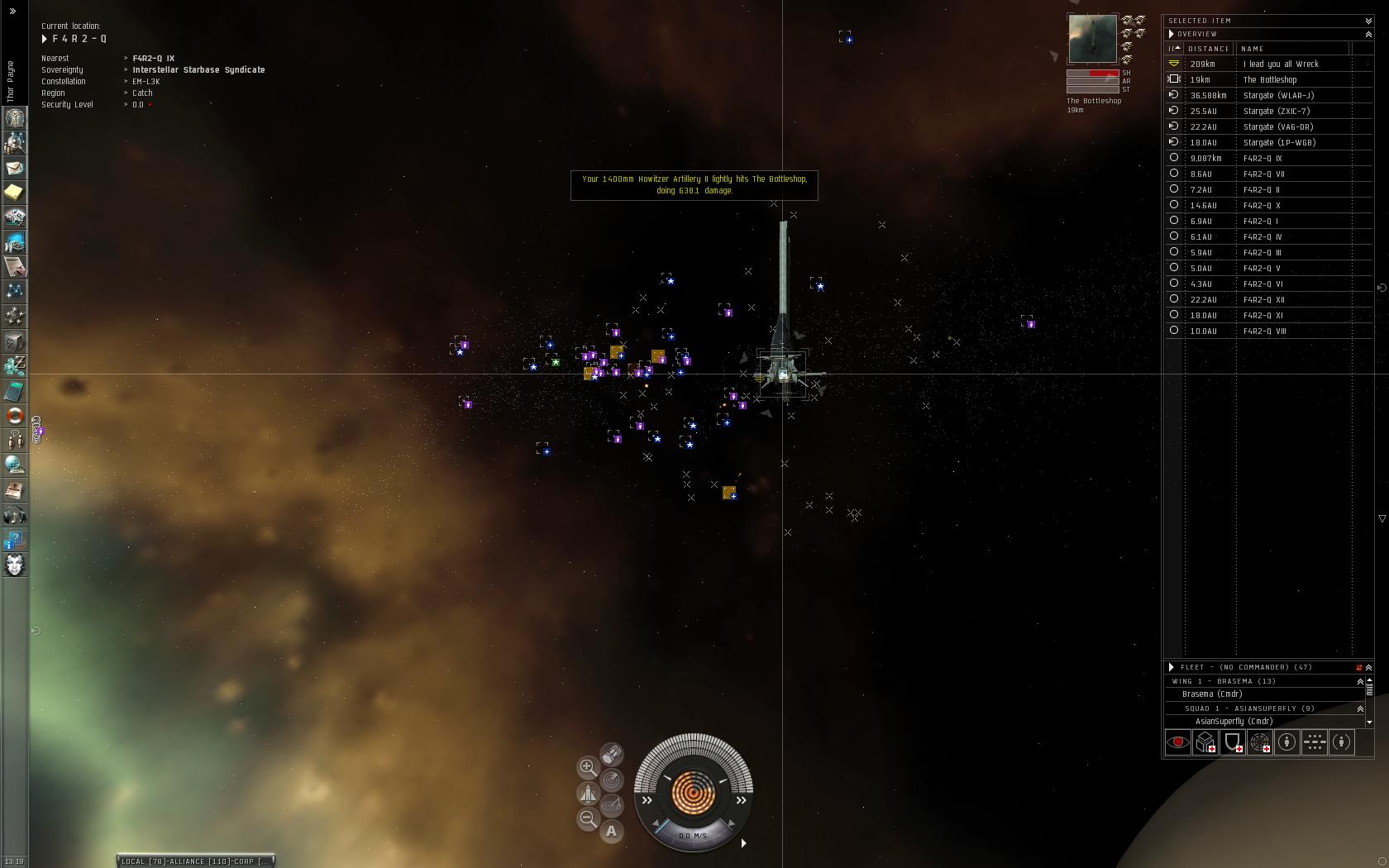This screenshot has width=1389, height=868.
Task: Sort overview by the Name column
Action: pos(1253,49)
